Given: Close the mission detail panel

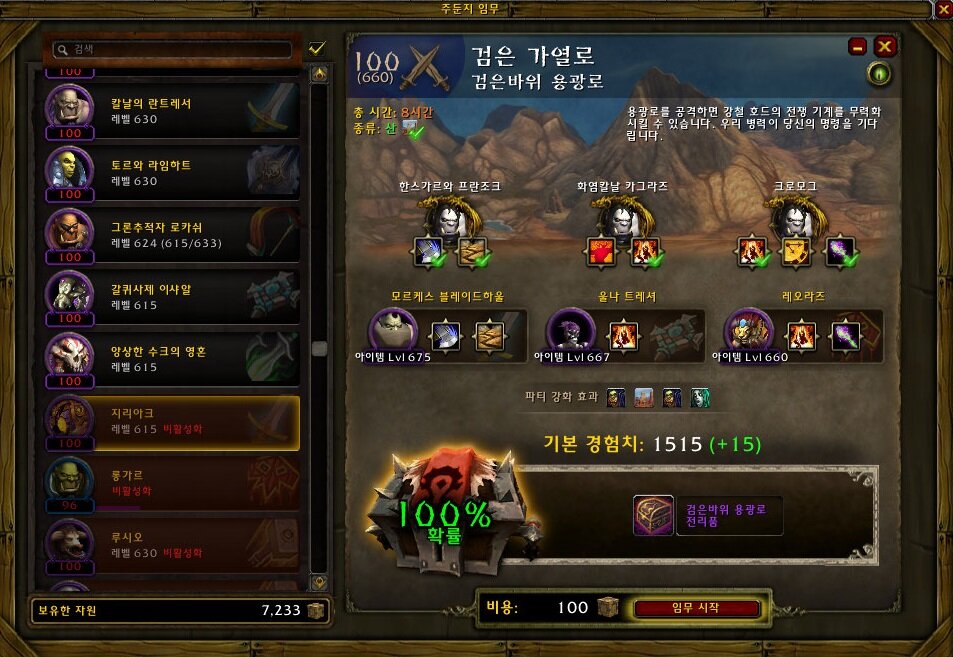Looking at the screenshot, I should pos(884,46).
